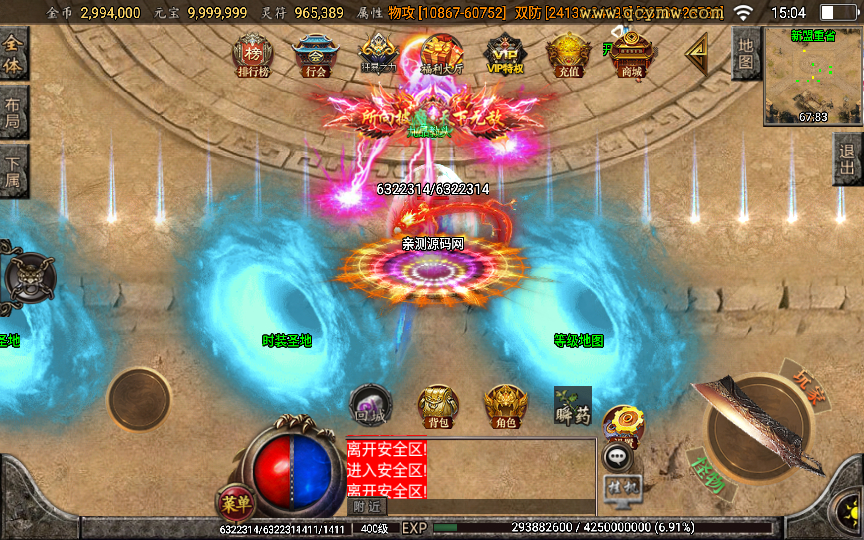
Task: Switch chat to the 附近 nearby tab
Action: (x=367, y=507)
